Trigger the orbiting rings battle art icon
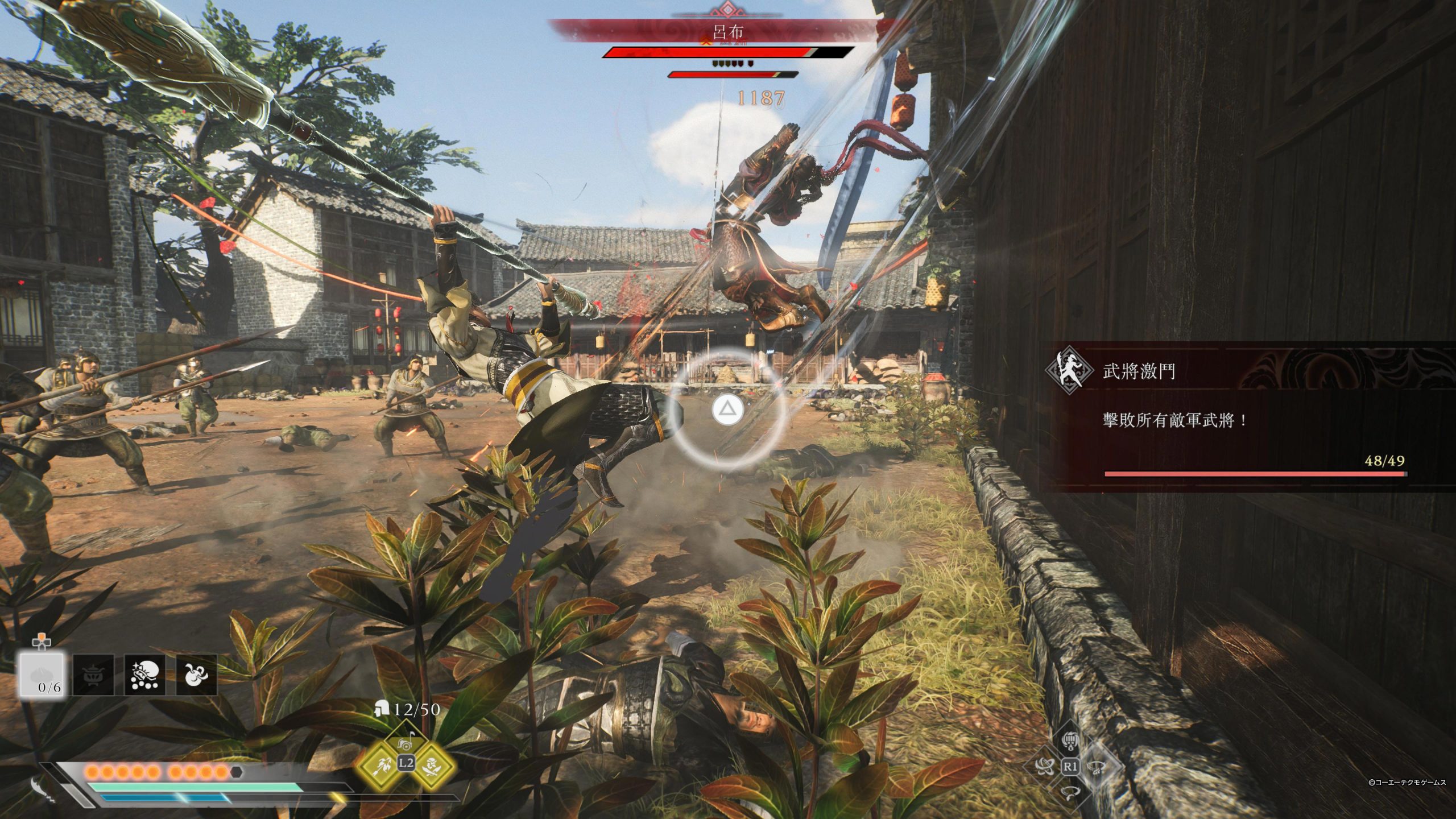 tap(1044, 767)
